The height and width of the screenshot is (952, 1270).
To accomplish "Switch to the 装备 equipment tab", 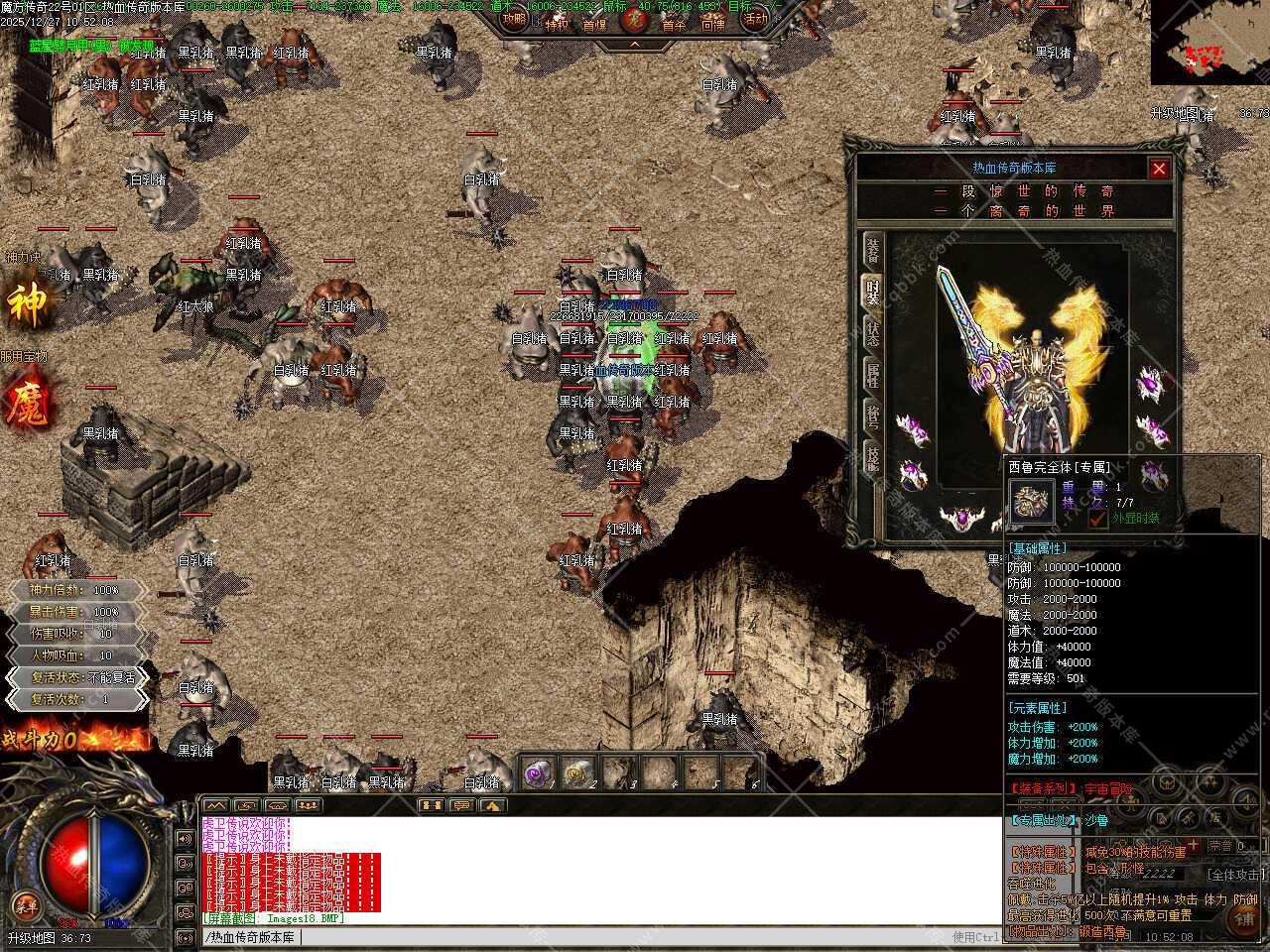I will [x=872, y=250].
